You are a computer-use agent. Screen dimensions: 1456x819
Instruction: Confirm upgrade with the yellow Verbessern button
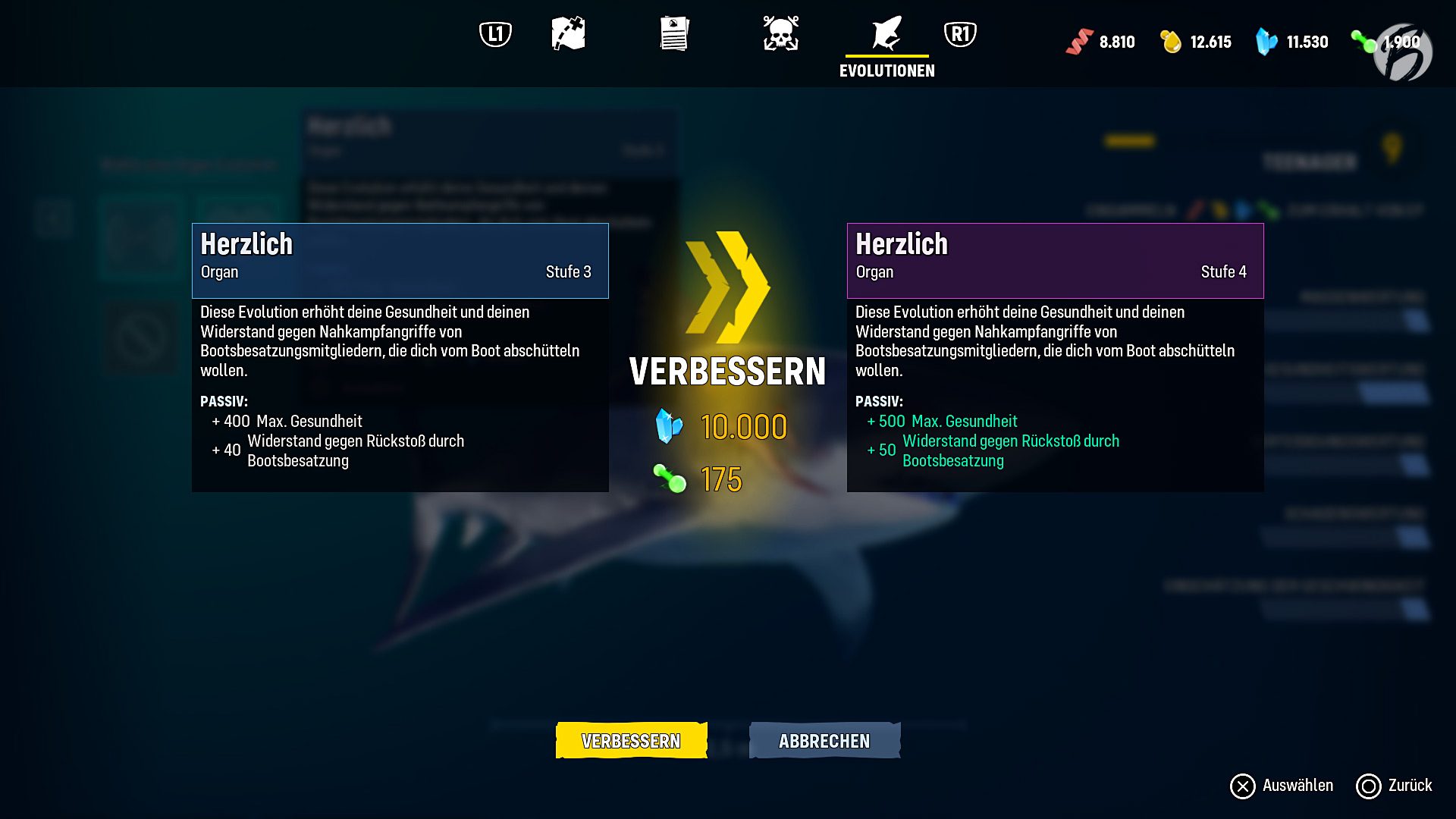coord(631,740)
